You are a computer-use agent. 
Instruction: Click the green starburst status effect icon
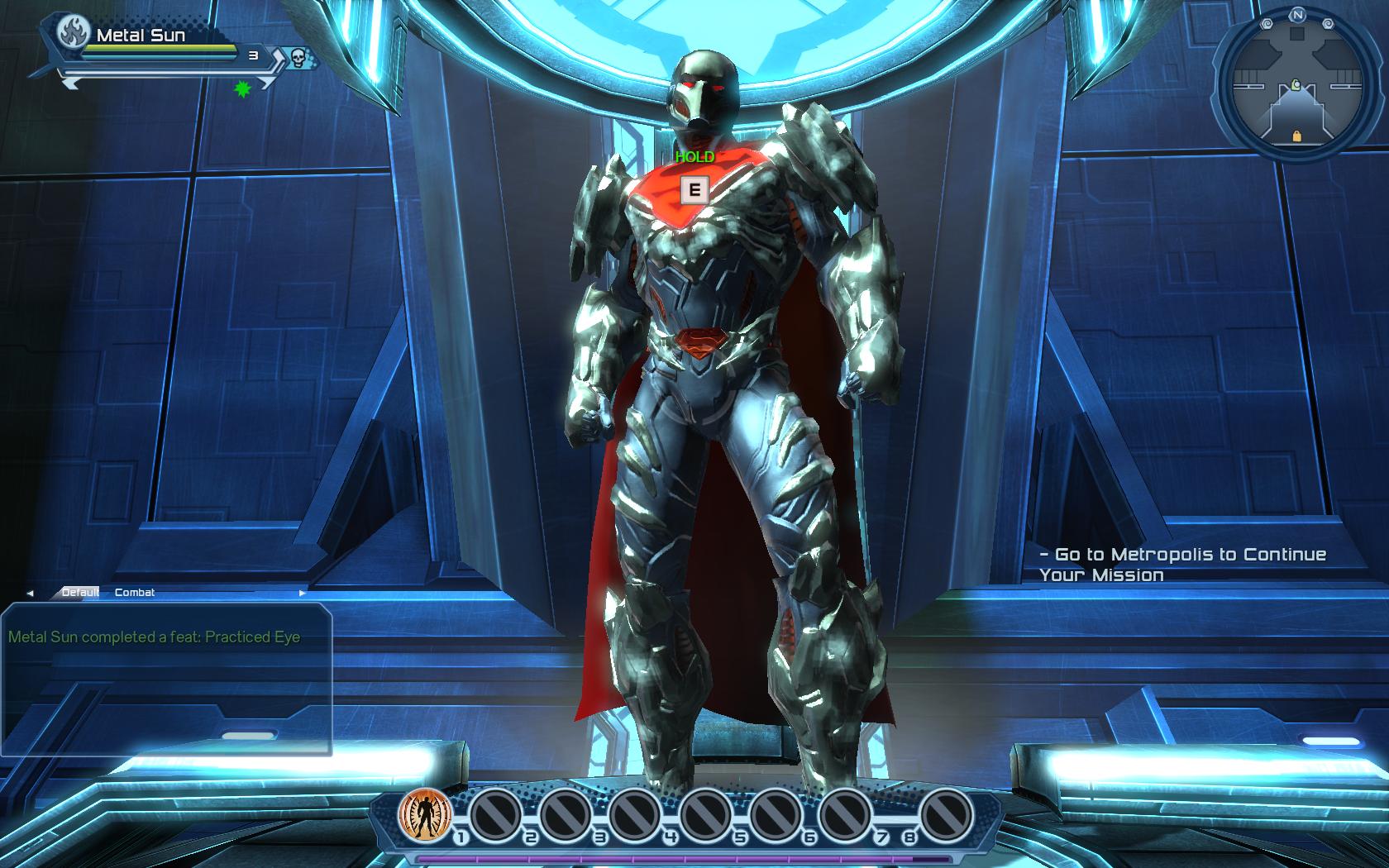tap(242, 88)
